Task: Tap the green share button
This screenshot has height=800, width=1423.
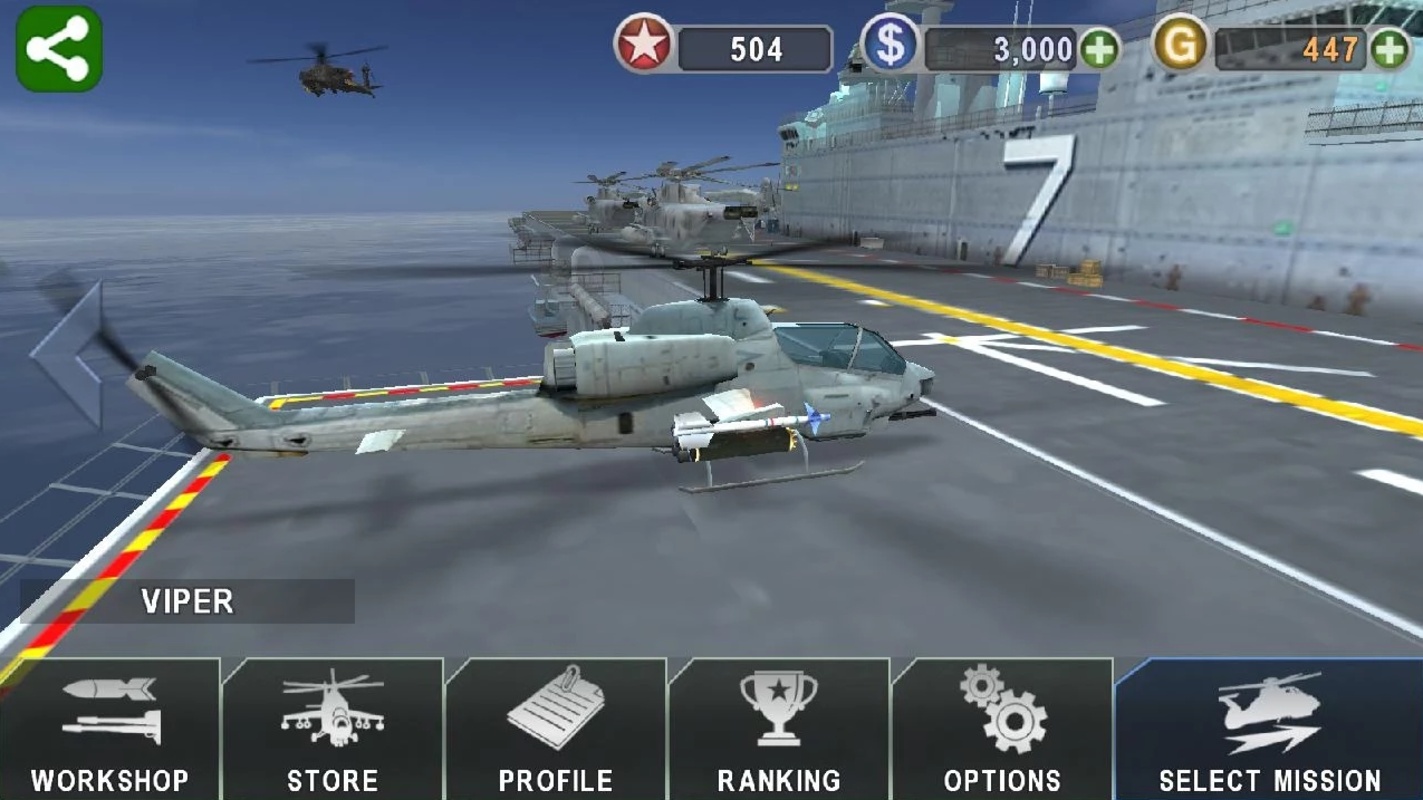Action: tap(58, 49)
